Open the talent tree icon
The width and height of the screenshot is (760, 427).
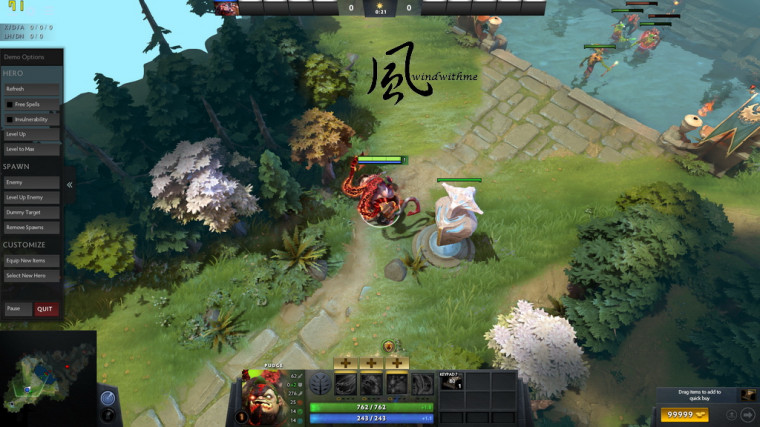(320, 385)
